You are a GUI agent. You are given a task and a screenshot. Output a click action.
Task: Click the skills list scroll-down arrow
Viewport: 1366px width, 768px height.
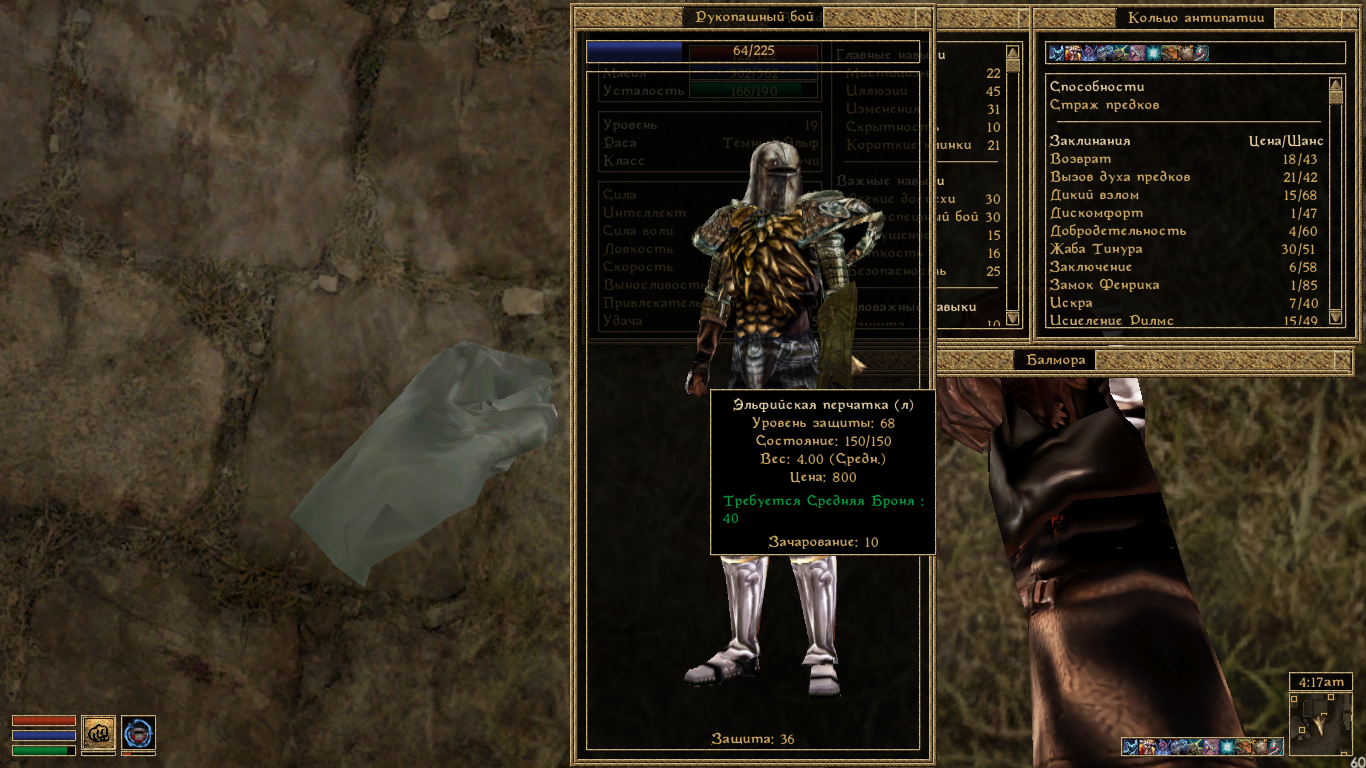(x=1012, y=318)
